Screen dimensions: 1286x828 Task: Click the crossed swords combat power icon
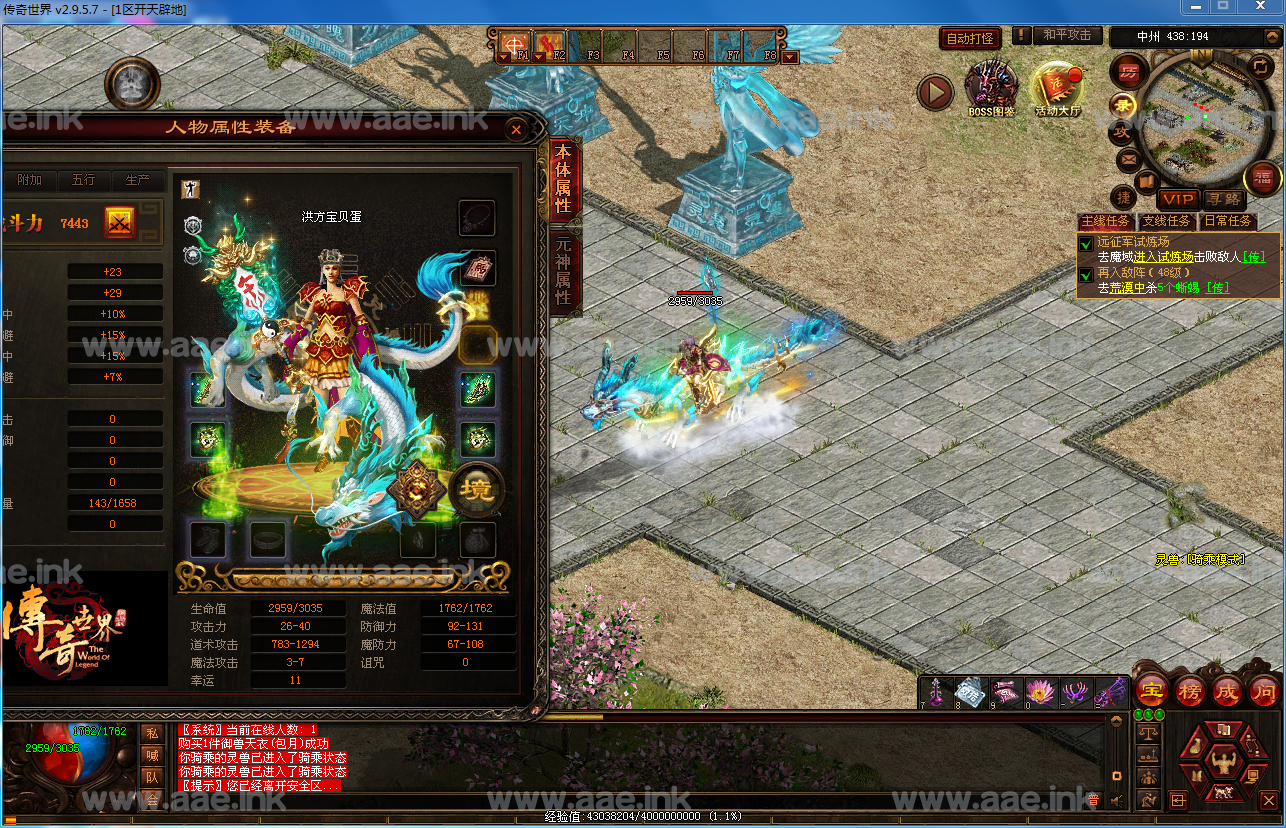(x=120, y=223)
